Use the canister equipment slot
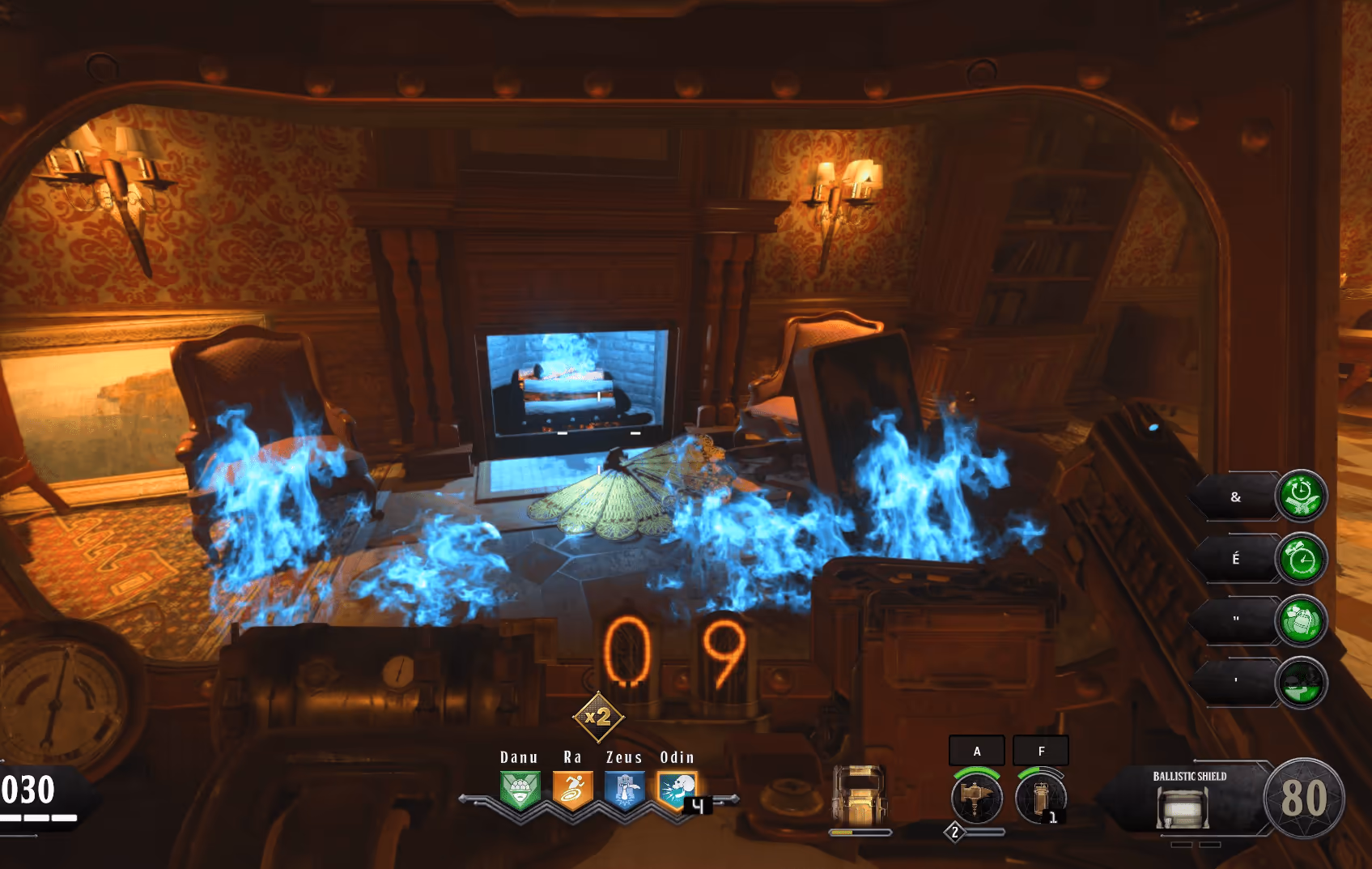Image resolution: width=1372 pixels, height=869 pixels. point(1041,797)
